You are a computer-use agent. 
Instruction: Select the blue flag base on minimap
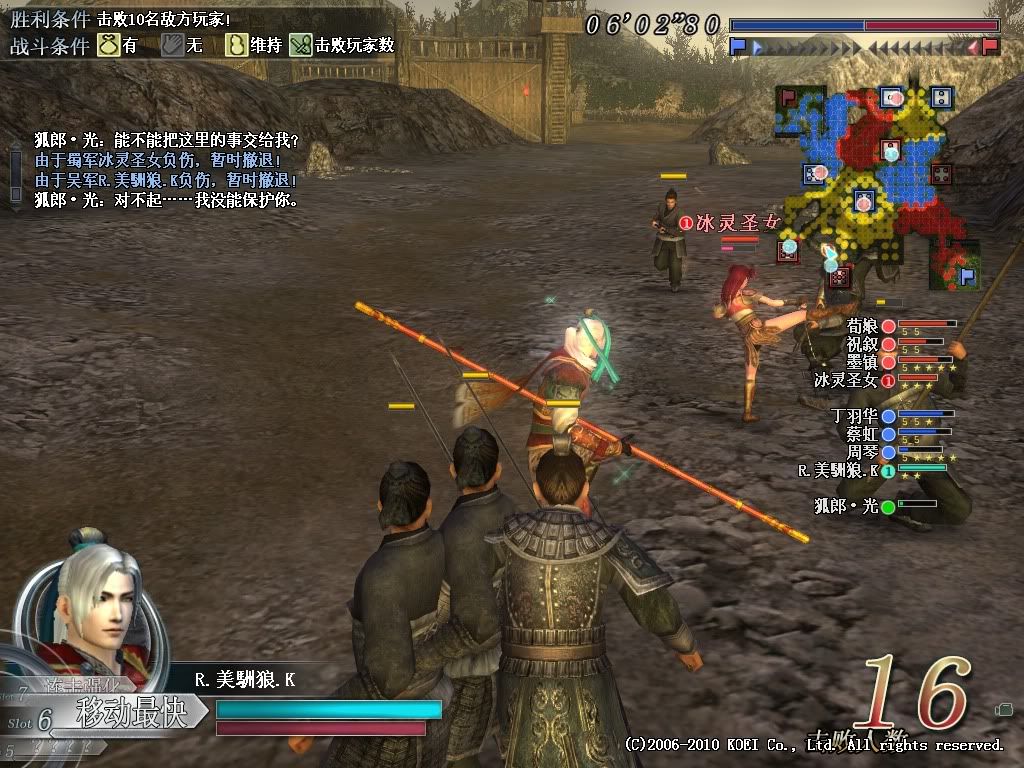click(967, 276)
